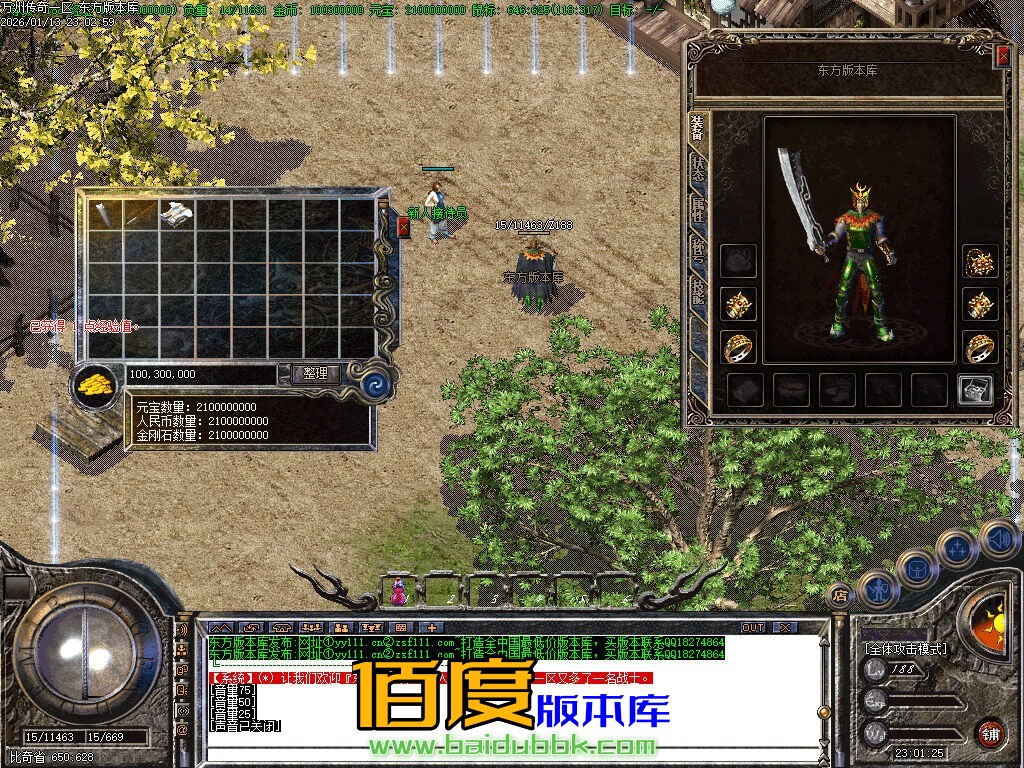Click the blue swirl orb in bag
Image resolution: width=1024 pixels, height=768 pixels.
point(375,383)
